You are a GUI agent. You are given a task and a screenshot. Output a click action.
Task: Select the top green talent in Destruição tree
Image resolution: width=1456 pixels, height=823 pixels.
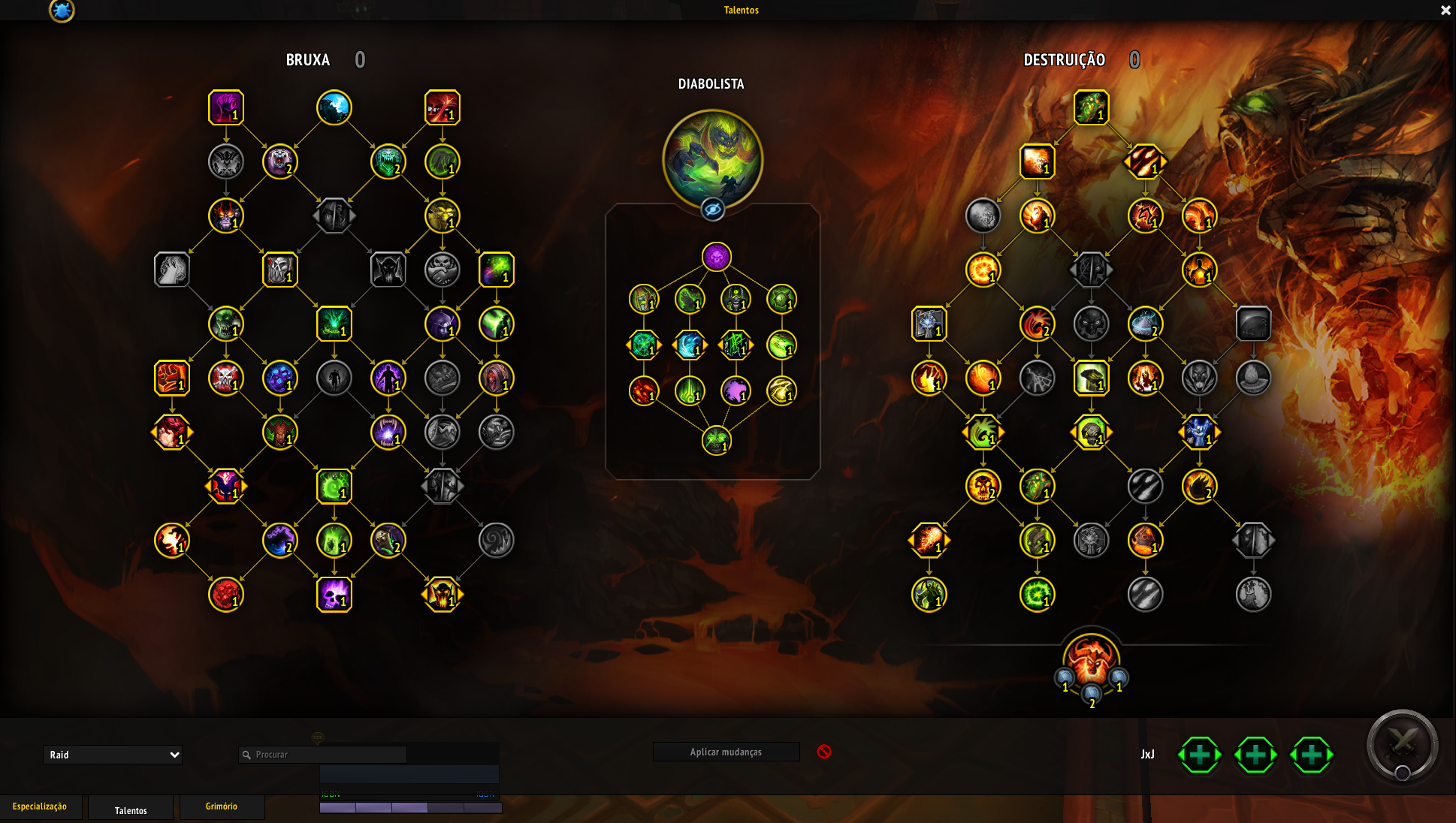tap(1091, 108)
